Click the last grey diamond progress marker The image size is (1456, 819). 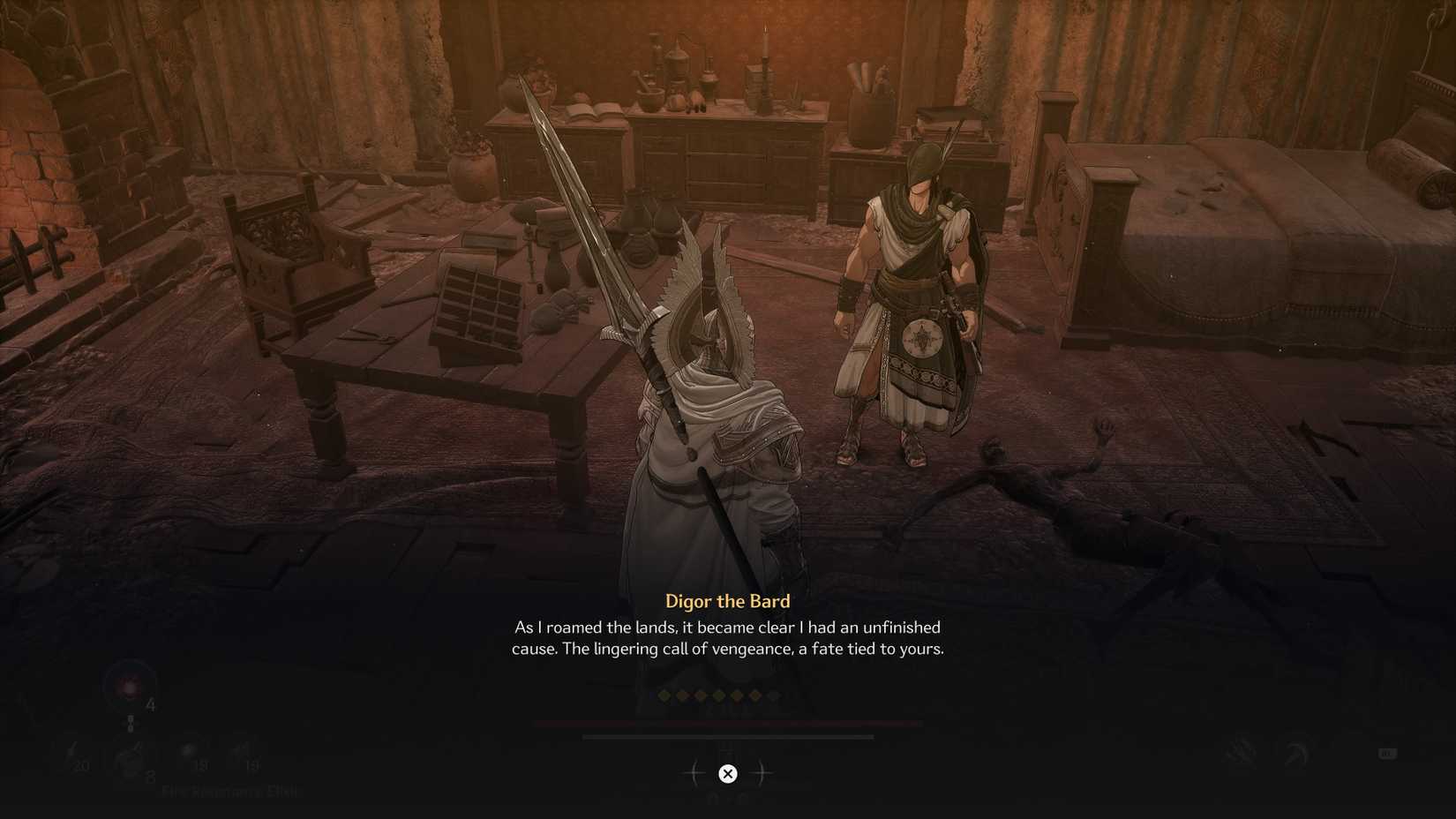(x=773, y=695)
